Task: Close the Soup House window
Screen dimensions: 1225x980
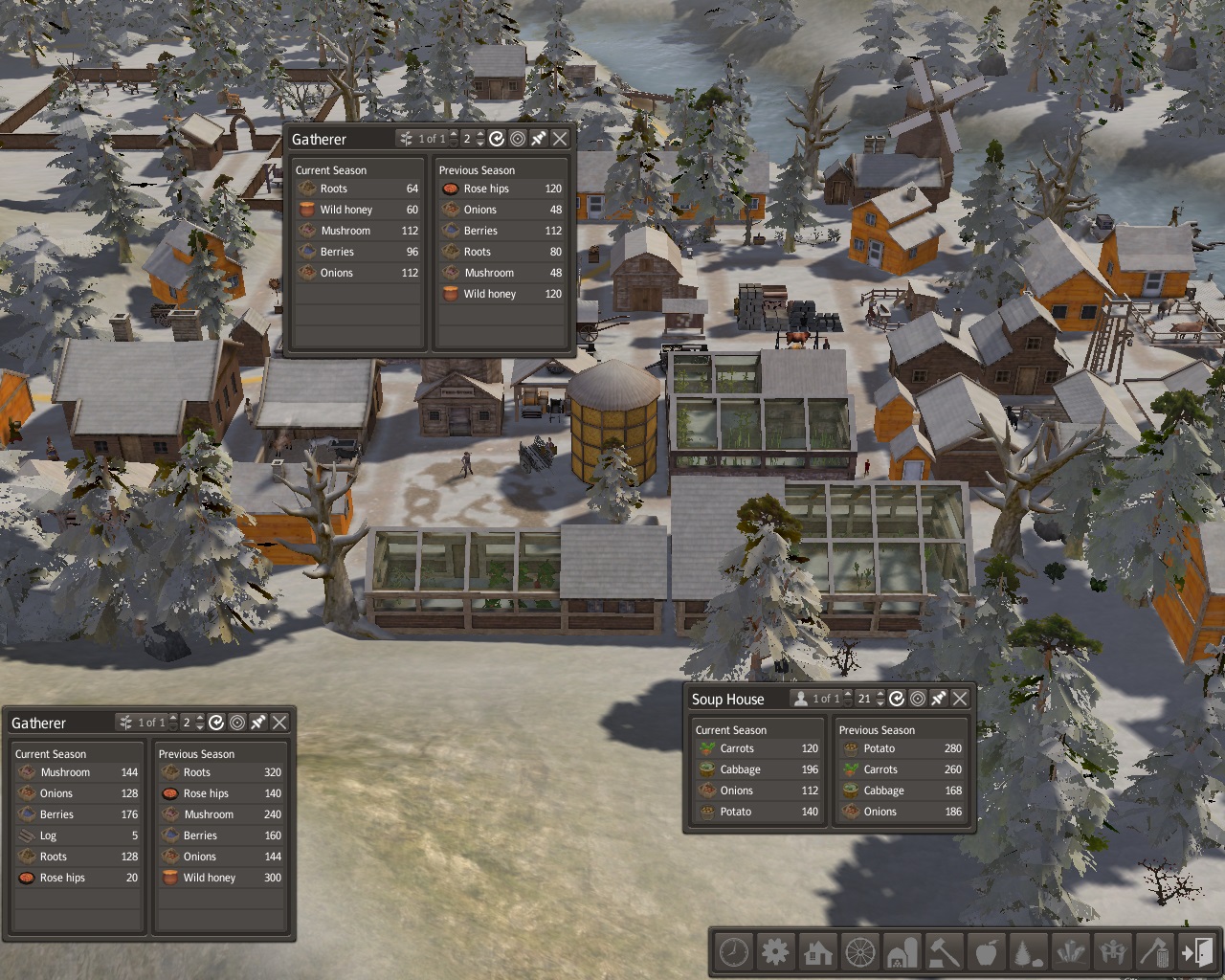Action: 960,699
